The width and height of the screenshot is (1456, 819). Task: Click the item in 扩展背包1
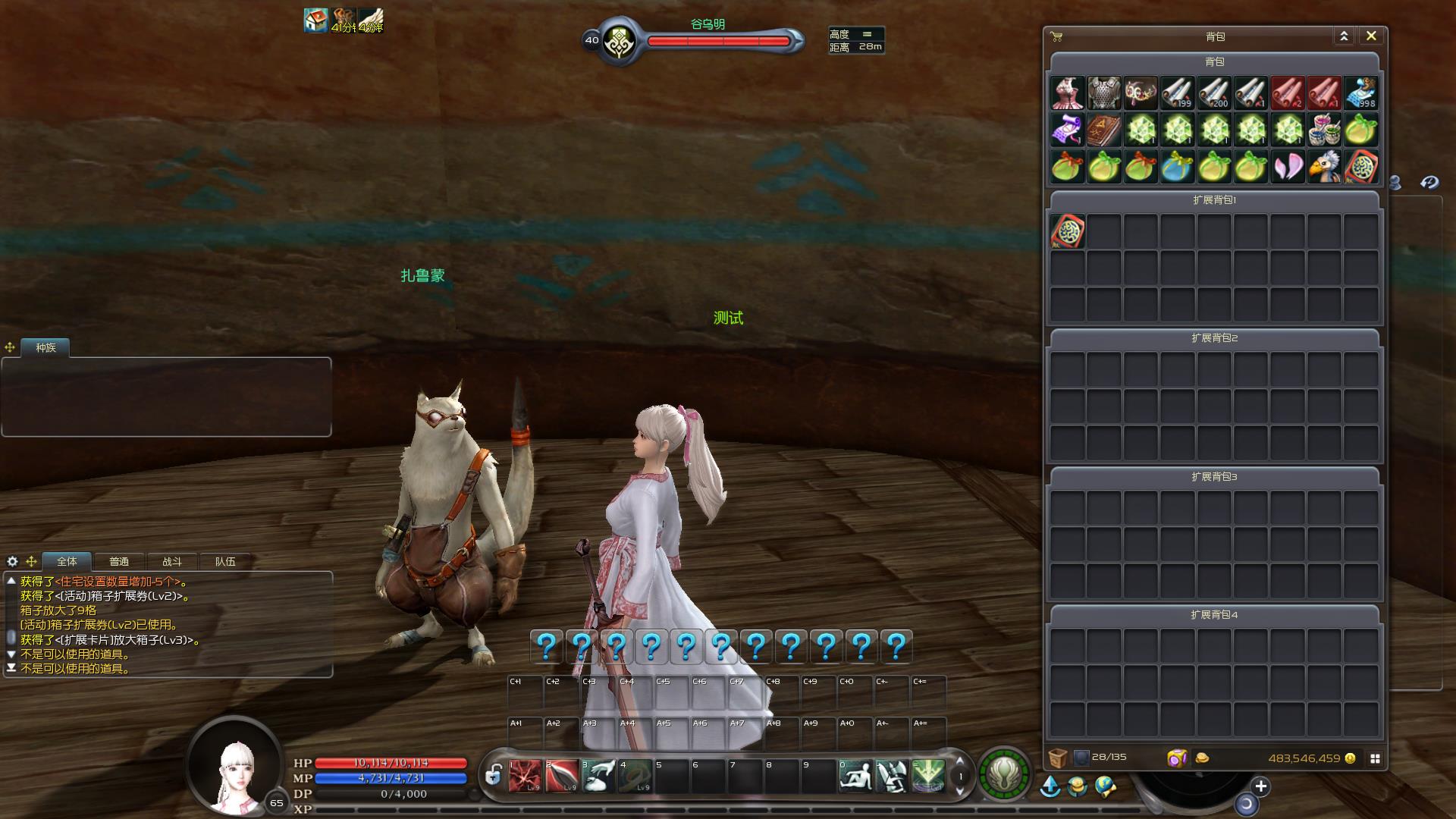tap(1068, 231)
